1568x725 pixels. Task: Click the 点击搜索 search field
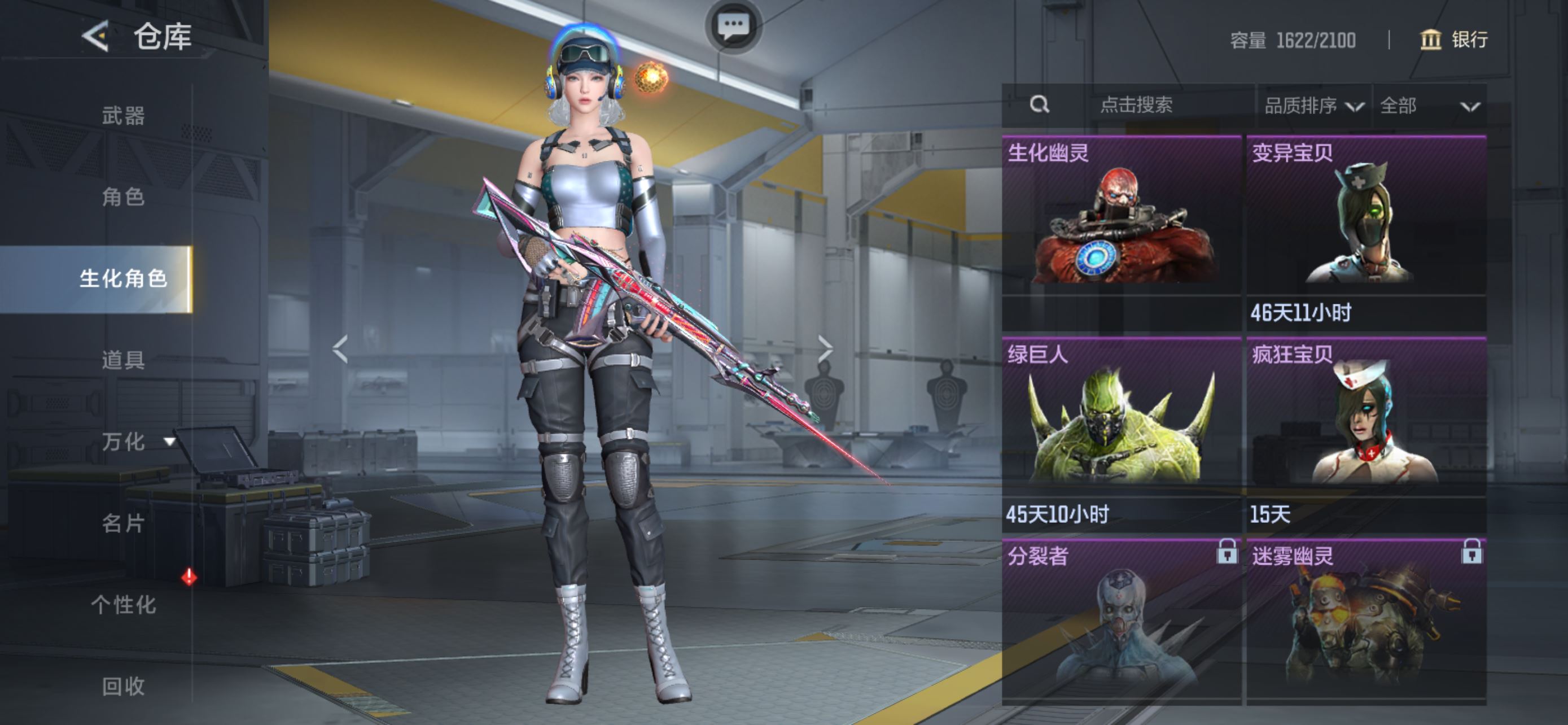1136,106
